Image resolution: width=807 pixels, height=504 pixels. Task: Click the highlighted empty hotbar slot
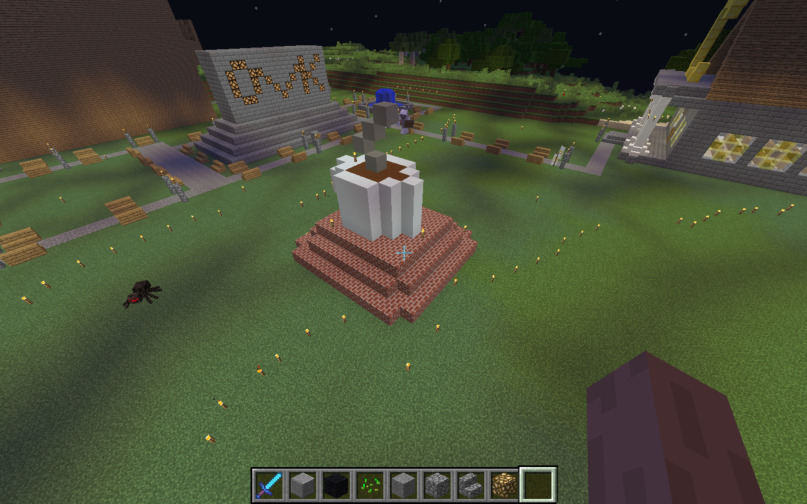click(x=538, y=486)
